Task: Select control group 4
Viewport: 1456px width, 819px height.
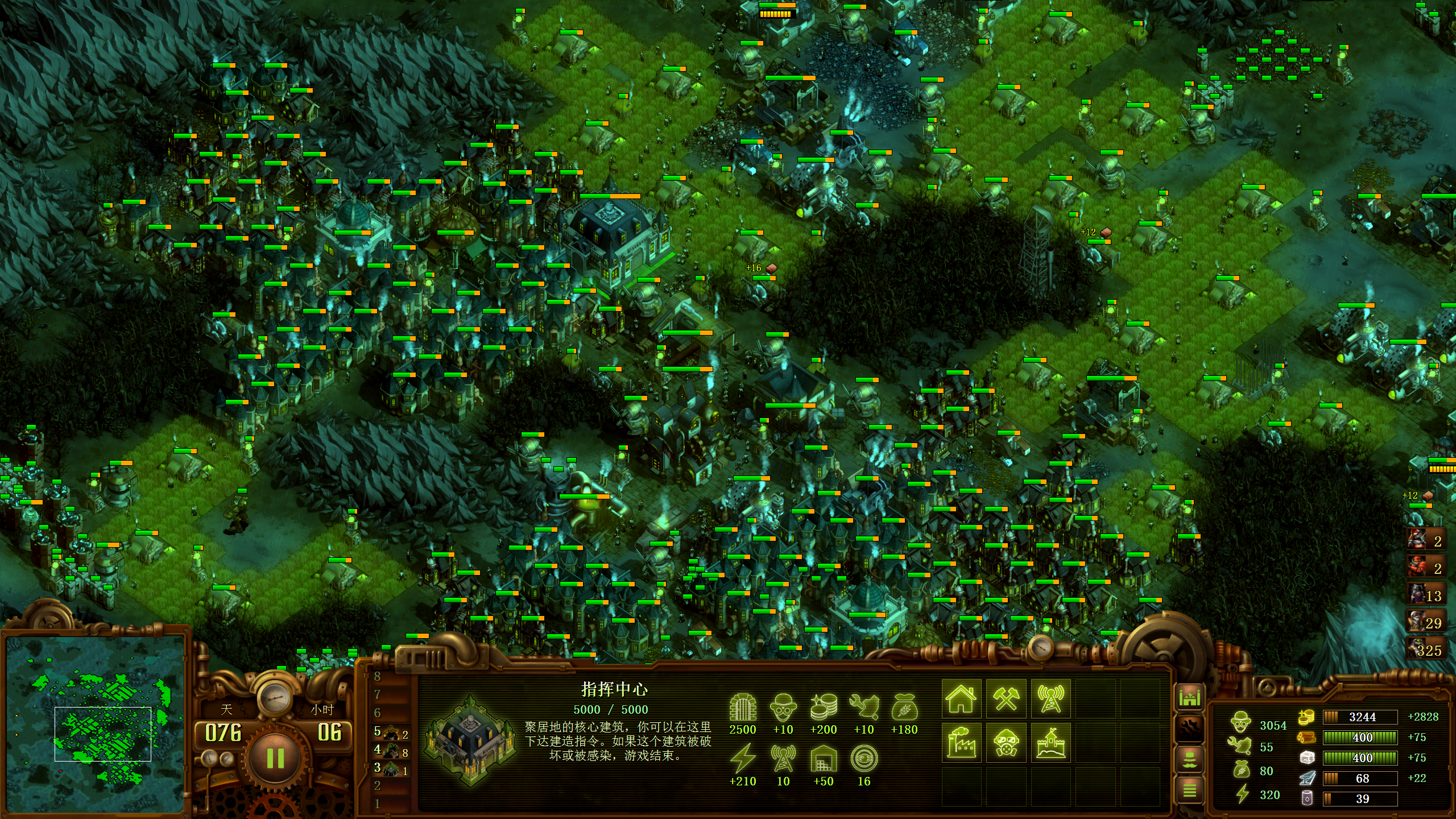Action: (391, 751)
